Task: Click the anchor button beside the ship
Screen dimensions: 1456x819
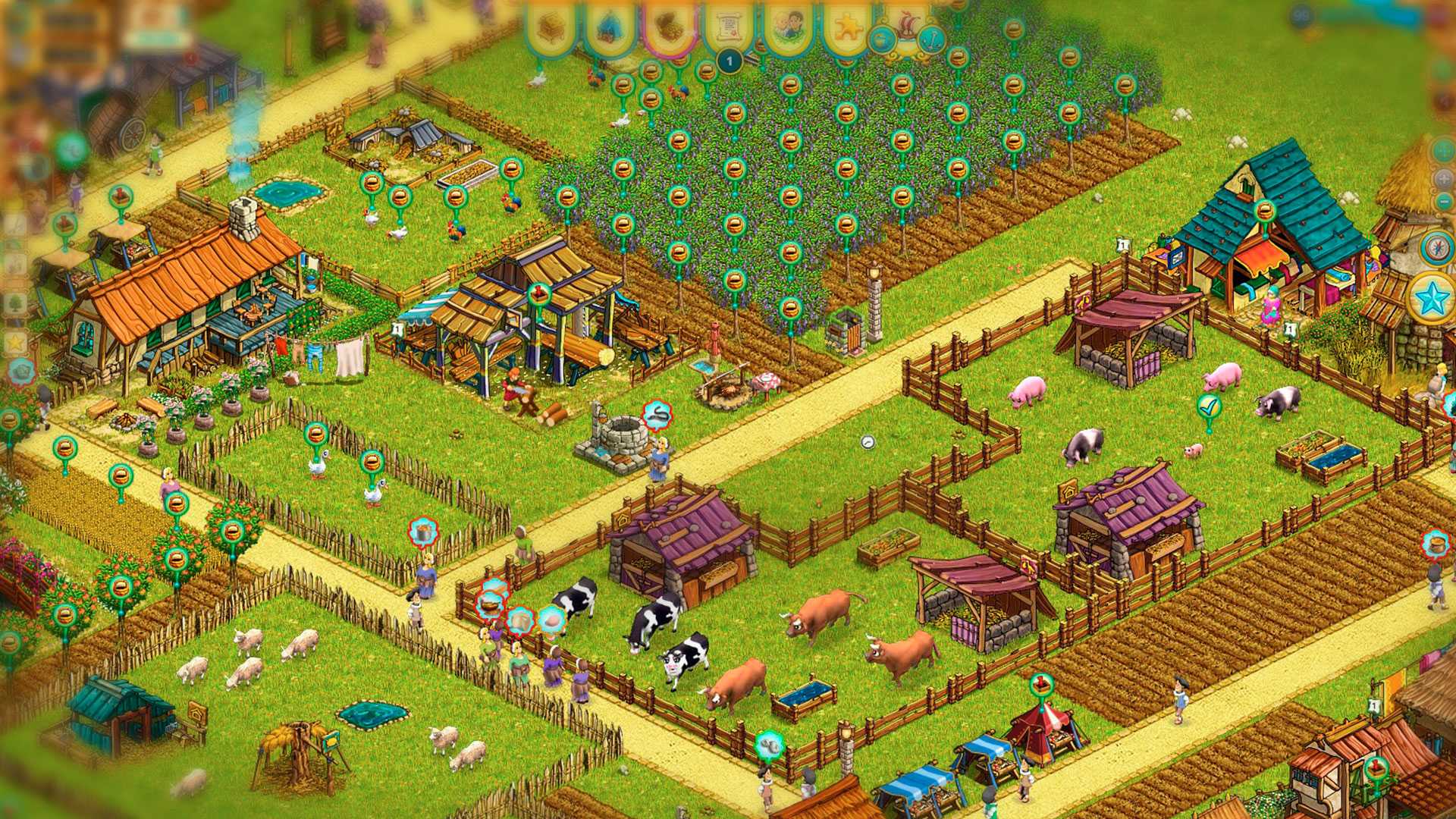Action: click(932, 39)
